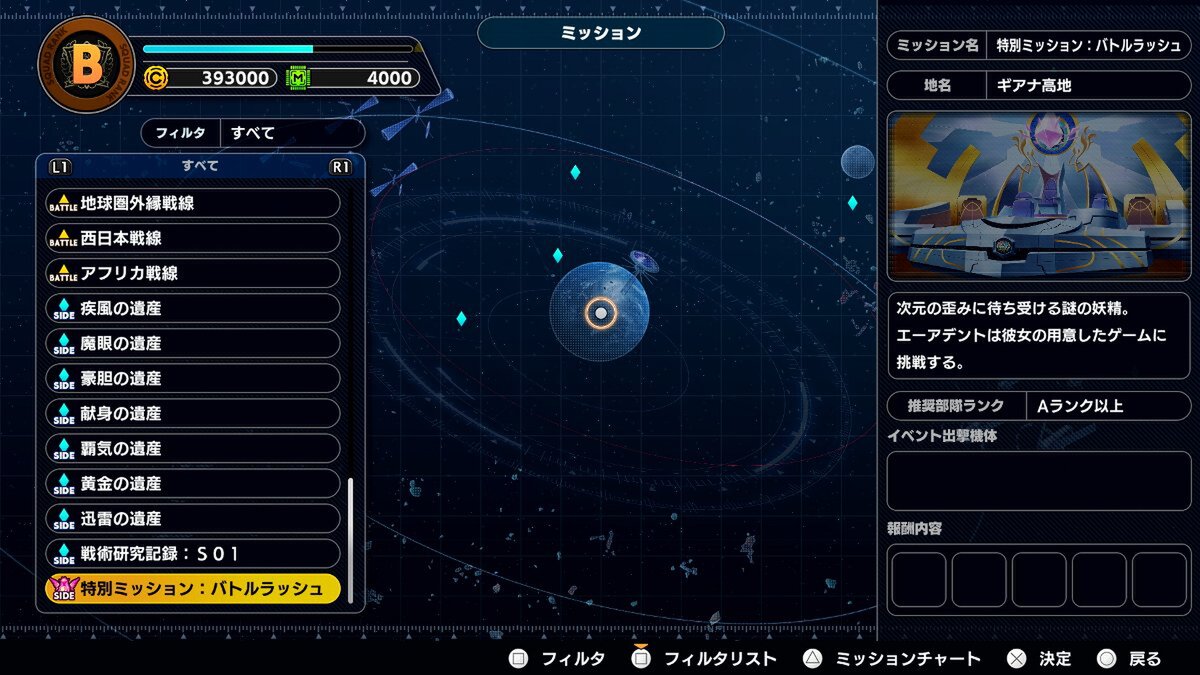This screenshot has width=1200, height=675.
Task: Open the フィルタ すべて filter selector
Action: click(253, 132)
